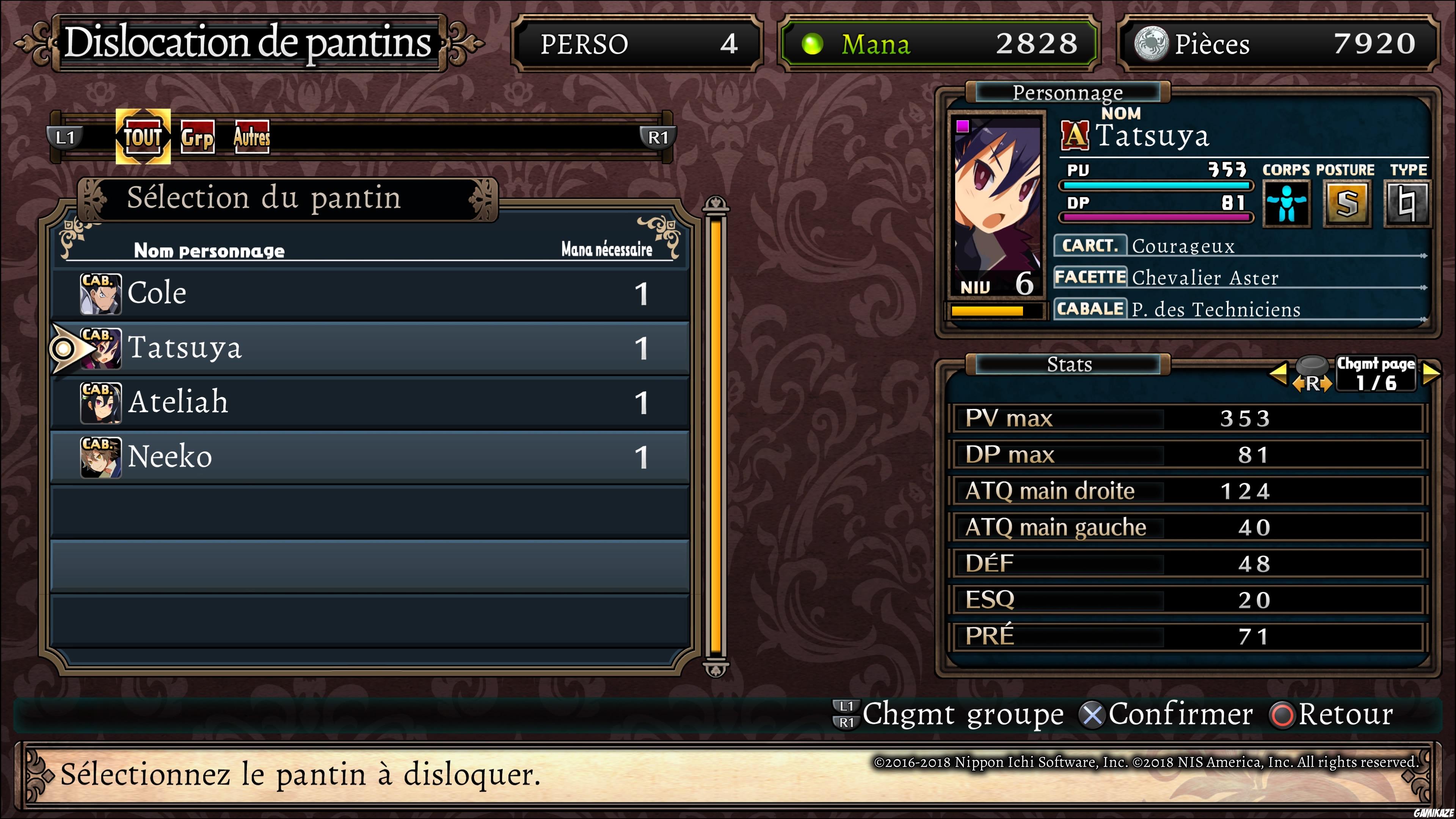This screenshot has height=819, width=1456.
Task: Click Confirmer in the bottom bar
Action: coord(1180,714)
